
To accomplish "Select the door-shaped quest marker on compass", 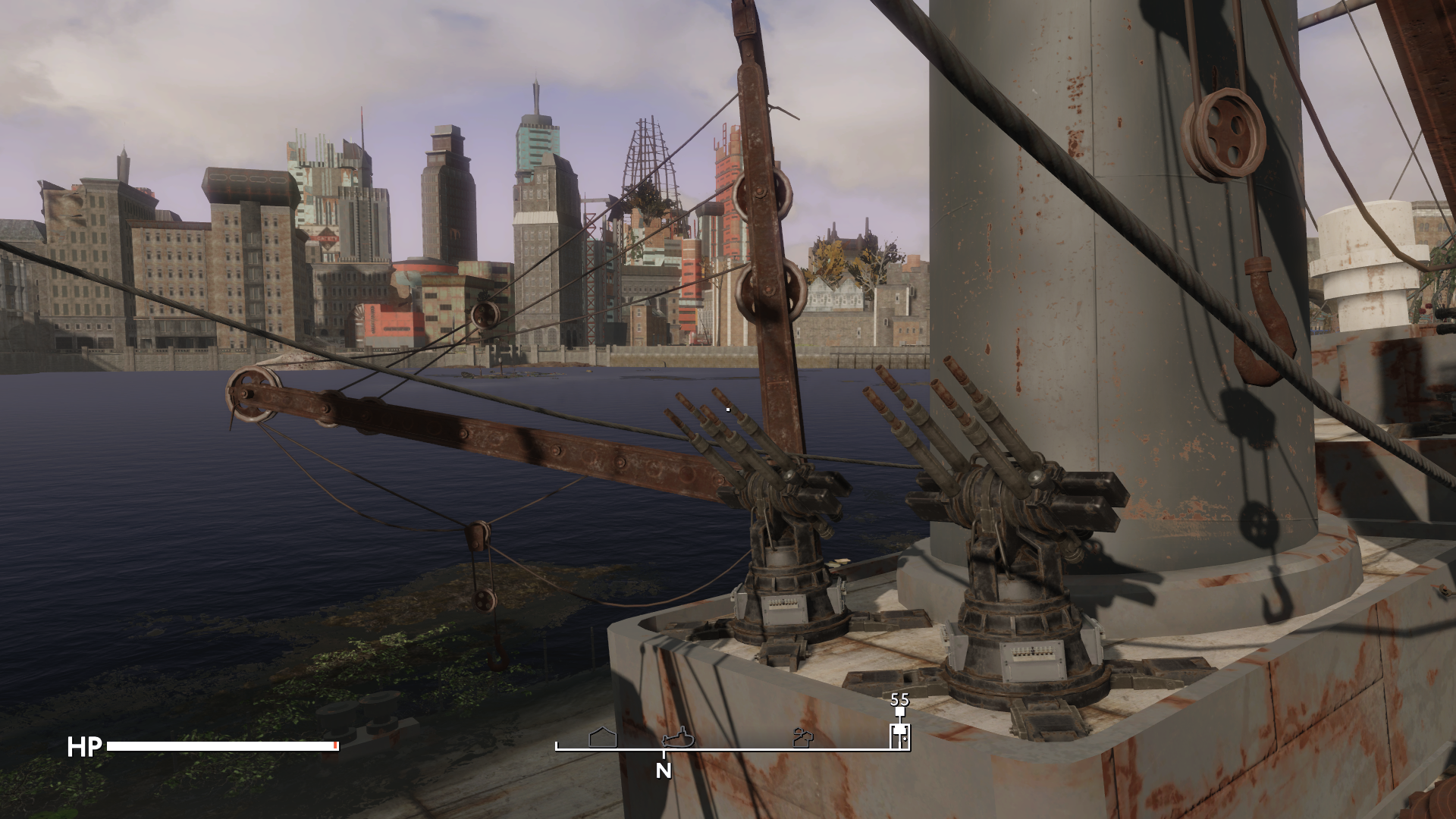I will point(899,734).
